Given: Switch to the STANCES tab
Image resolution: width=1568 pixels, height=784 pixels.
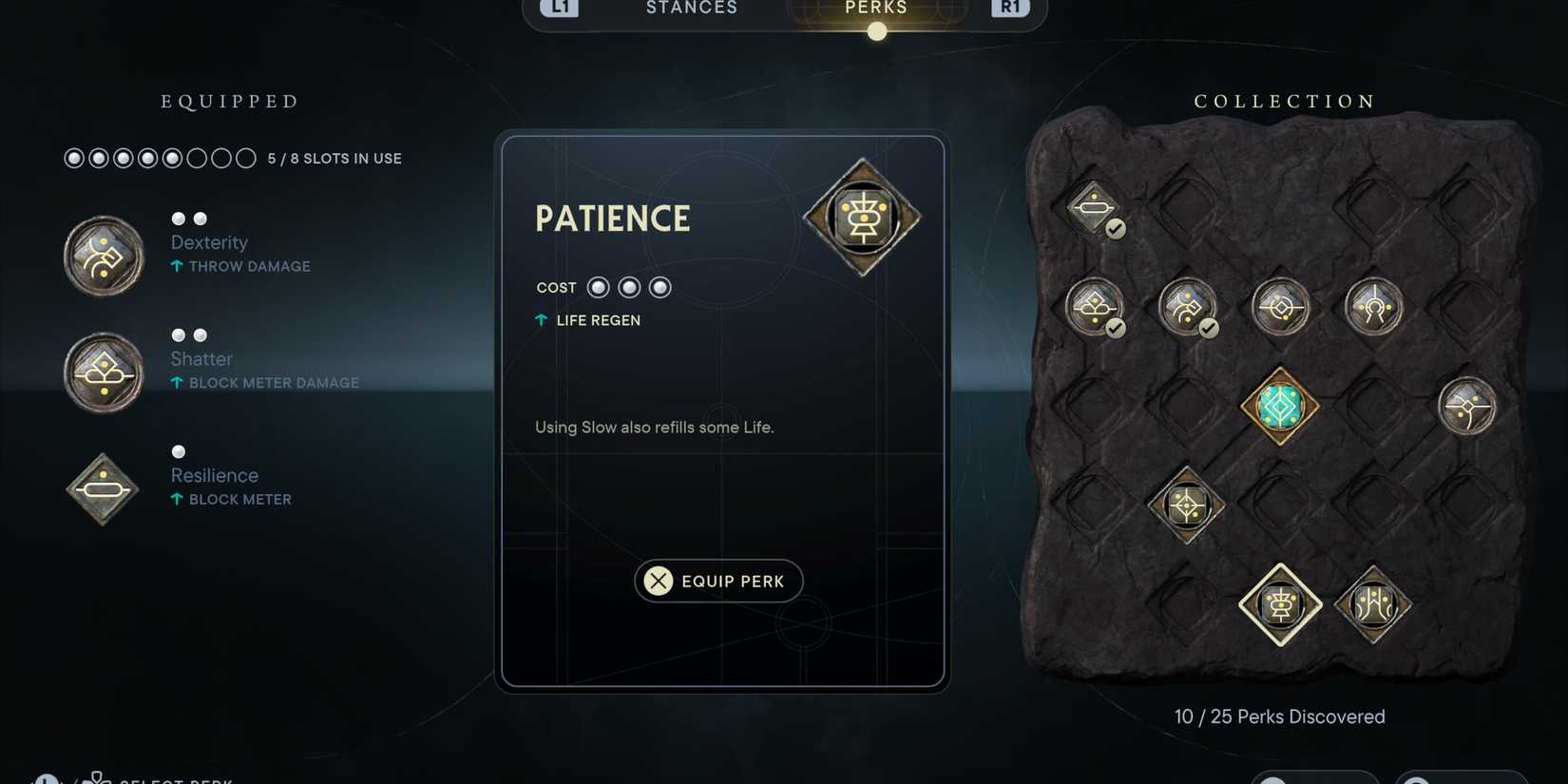Looking at the screenshot, I should (x=691, y=9).
